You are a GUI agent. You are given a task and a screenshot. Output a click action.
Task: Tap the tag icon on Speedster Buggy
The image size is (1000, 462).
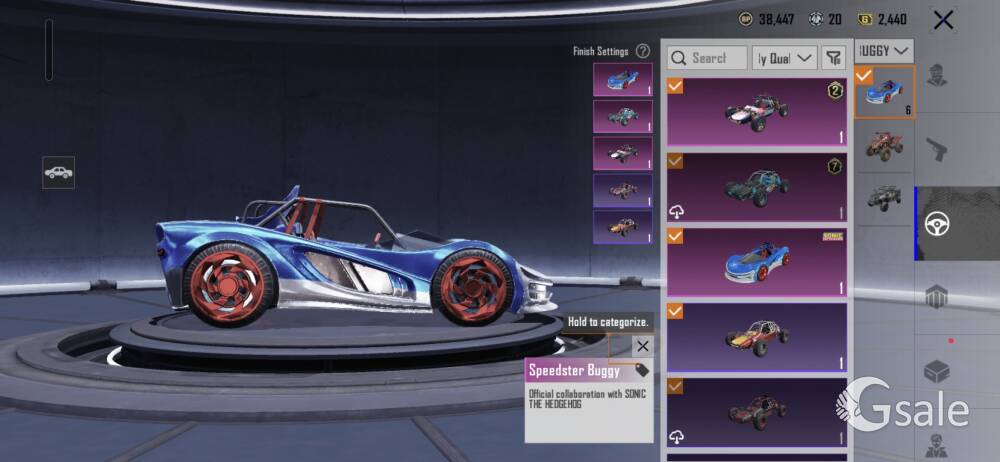coord(642,370)
